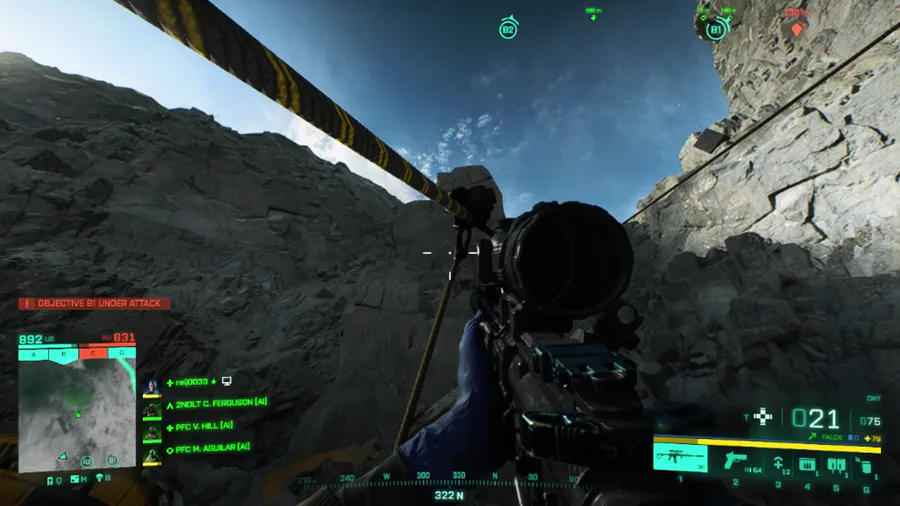Select the healing syringe gadget slot

coord(778,463)
